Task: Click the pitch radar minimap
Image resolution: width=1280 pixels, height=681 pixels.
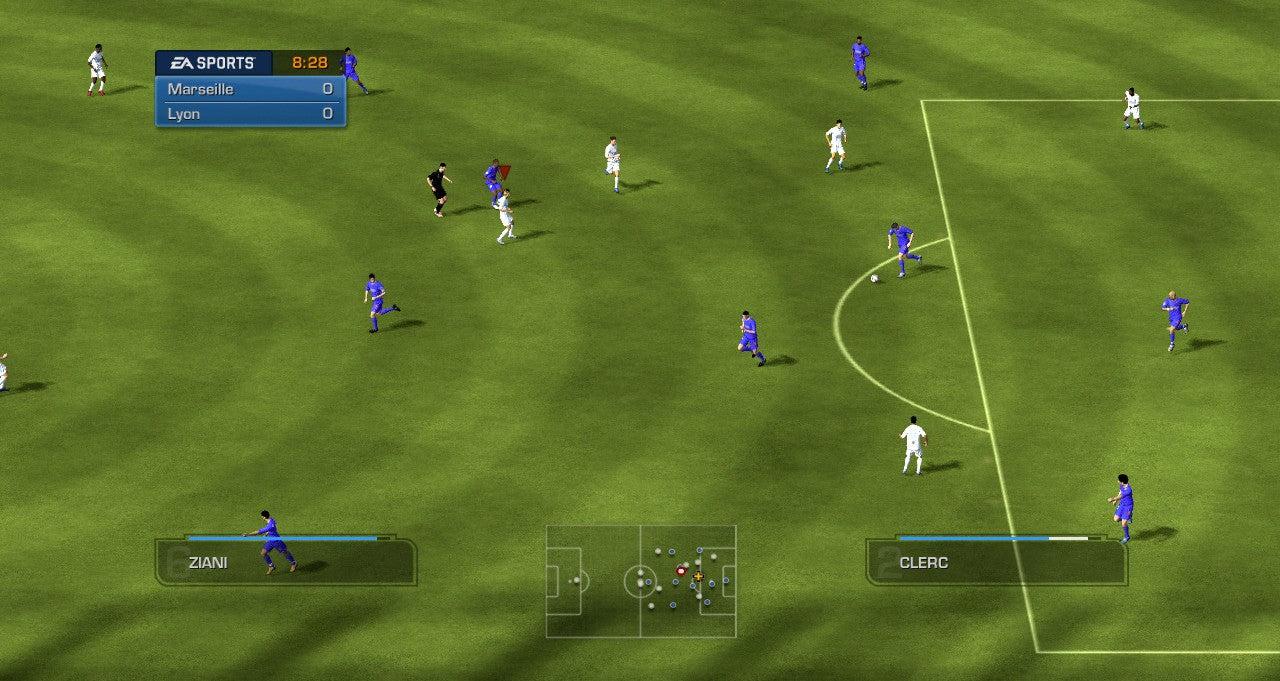Action: (641, 581)
